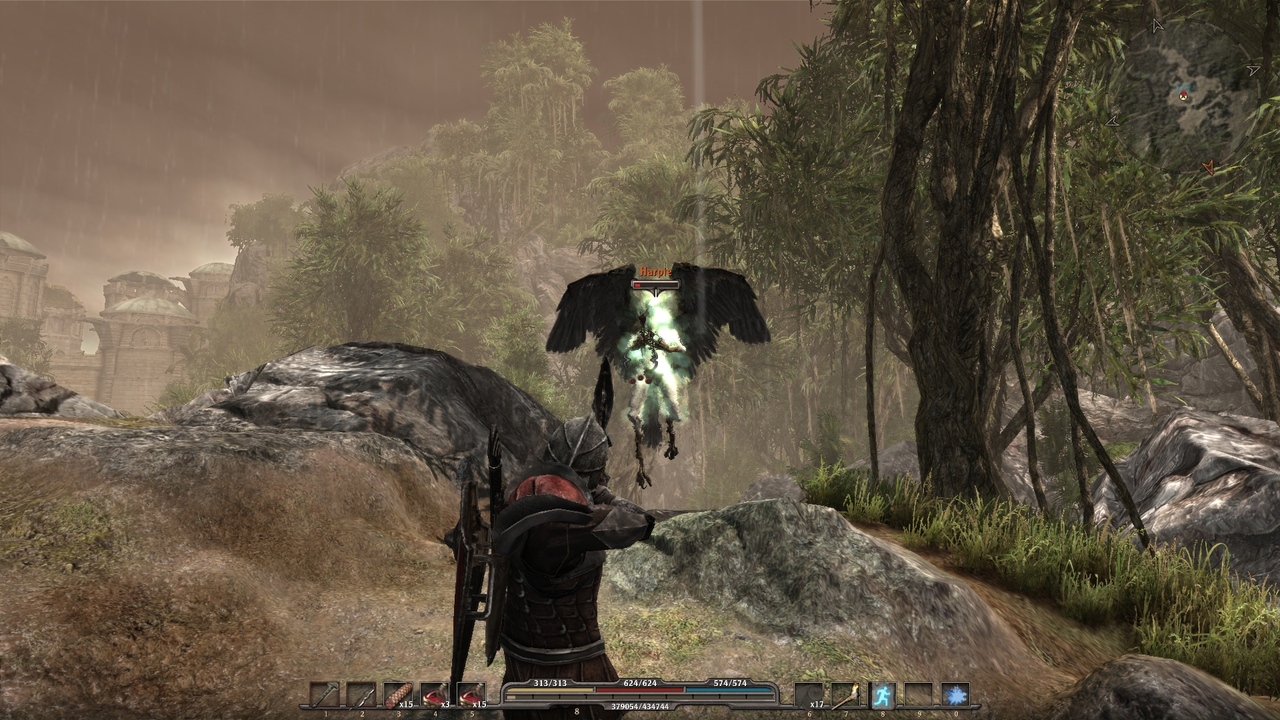Cast the blue burst spell in slot 0
1280x720 pixels.
[955, 694]
